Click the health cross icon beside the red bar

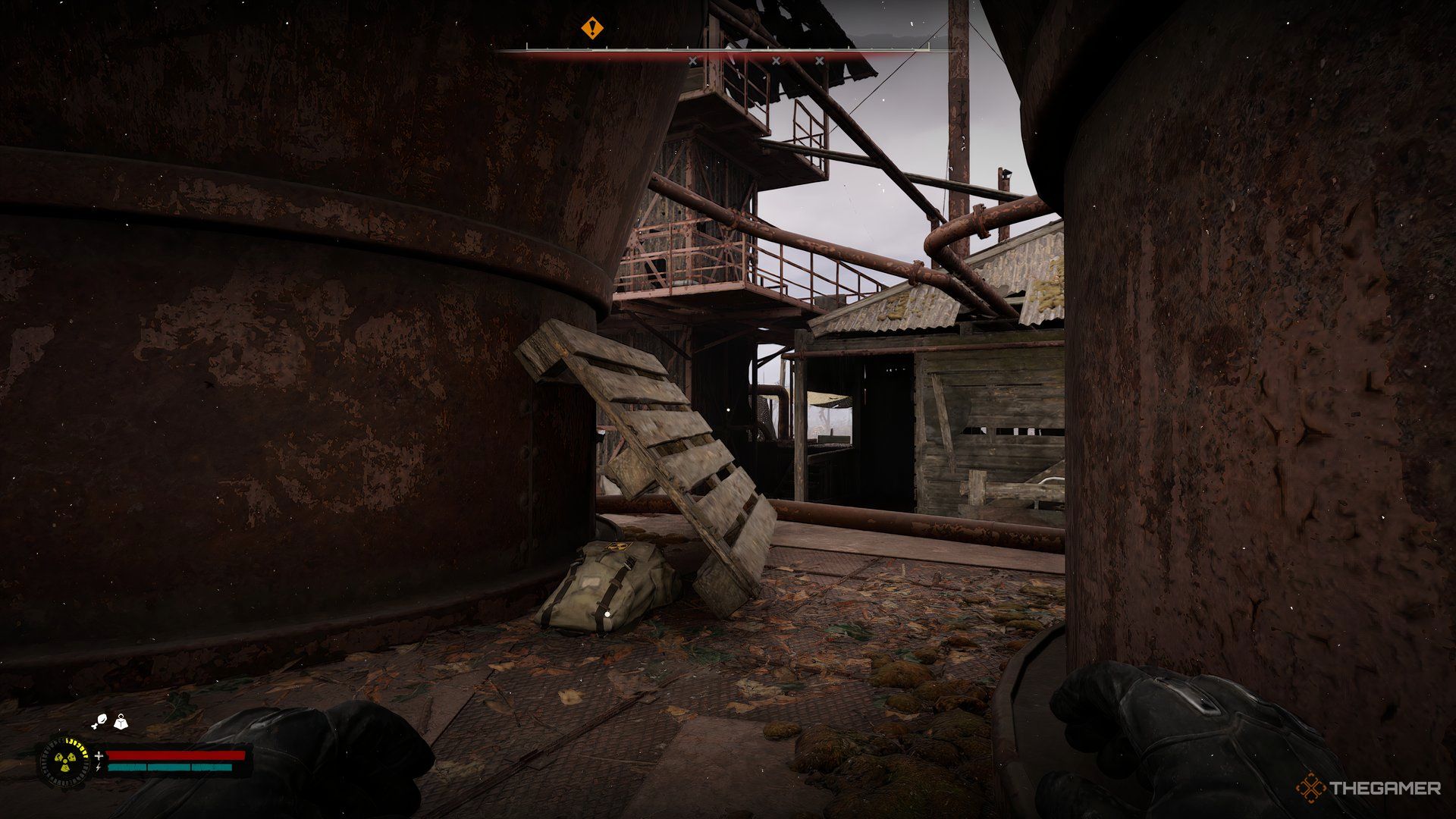[99, 755]
